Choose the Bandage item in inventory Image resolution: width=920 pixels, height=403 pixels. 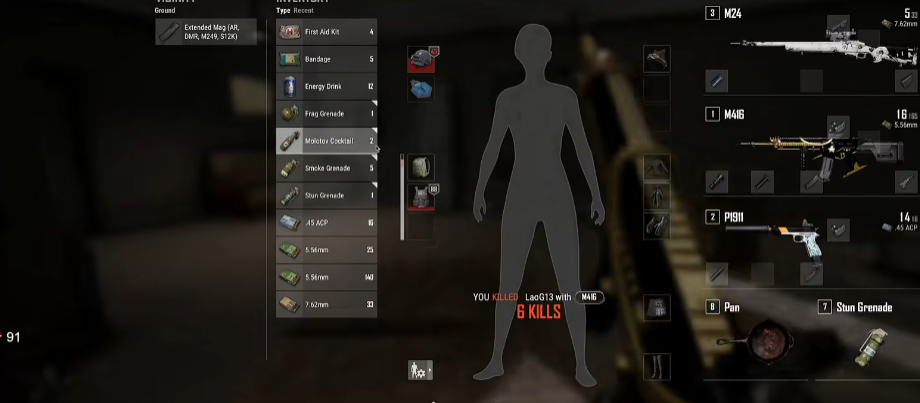tap(326, 59)
